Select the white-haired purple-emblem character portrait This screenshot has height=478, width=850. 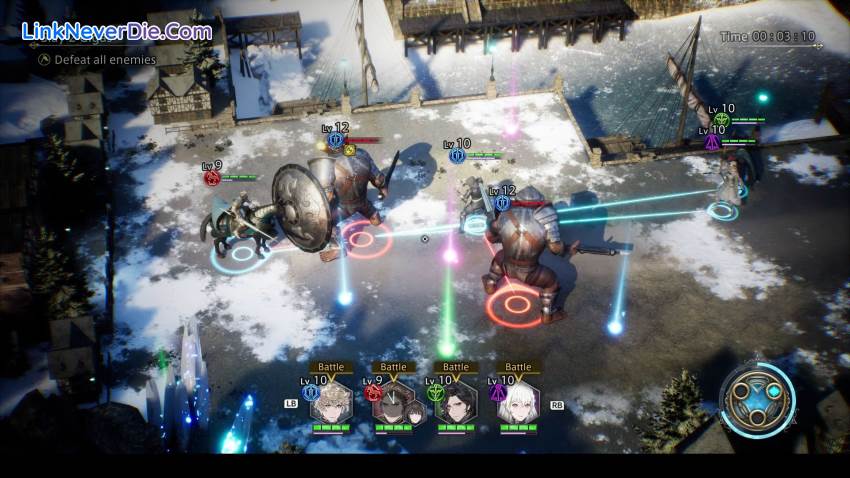(518, 405)
